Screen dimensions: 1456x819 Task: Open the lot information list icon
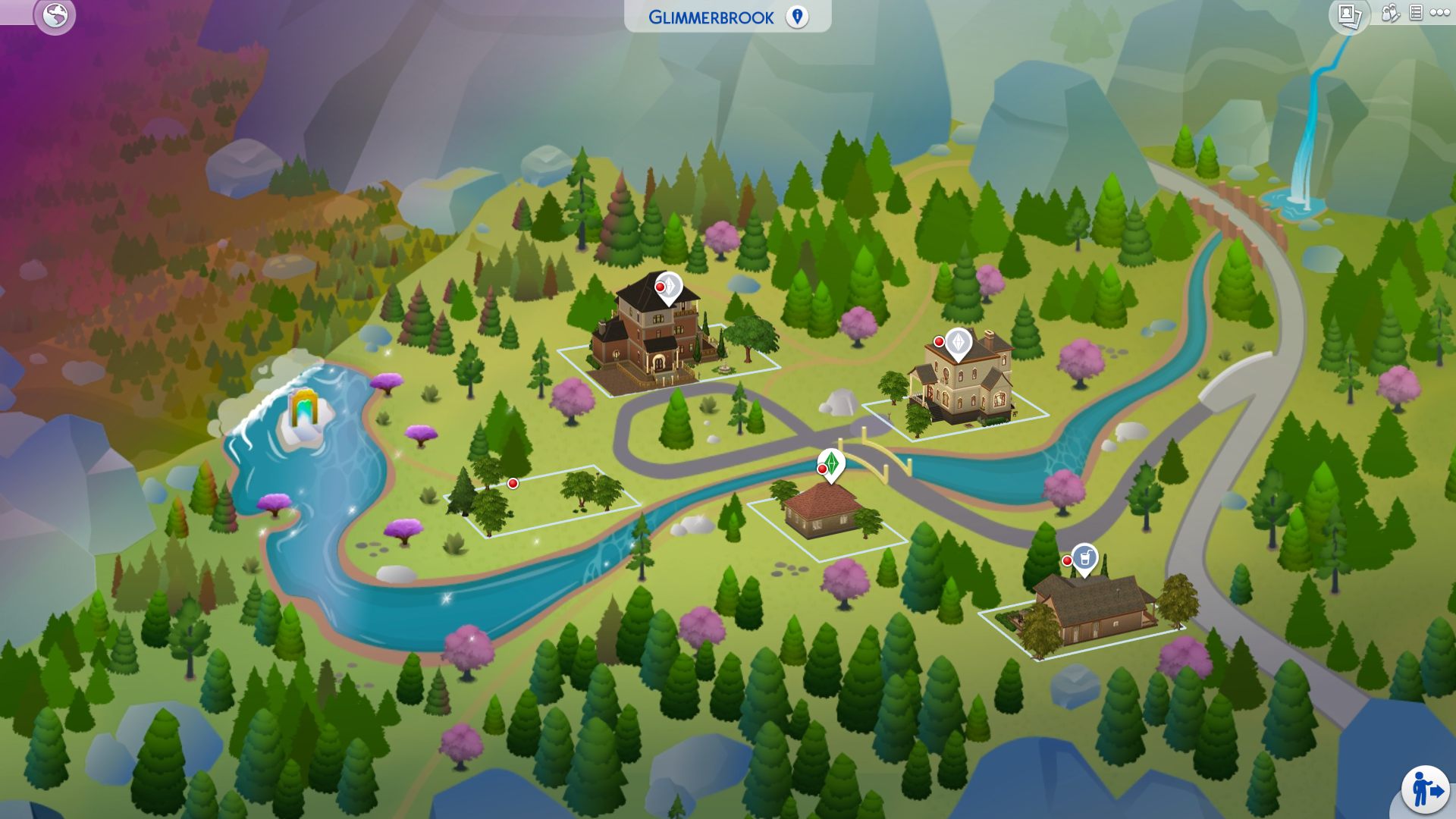click(x=1415, y=13)
